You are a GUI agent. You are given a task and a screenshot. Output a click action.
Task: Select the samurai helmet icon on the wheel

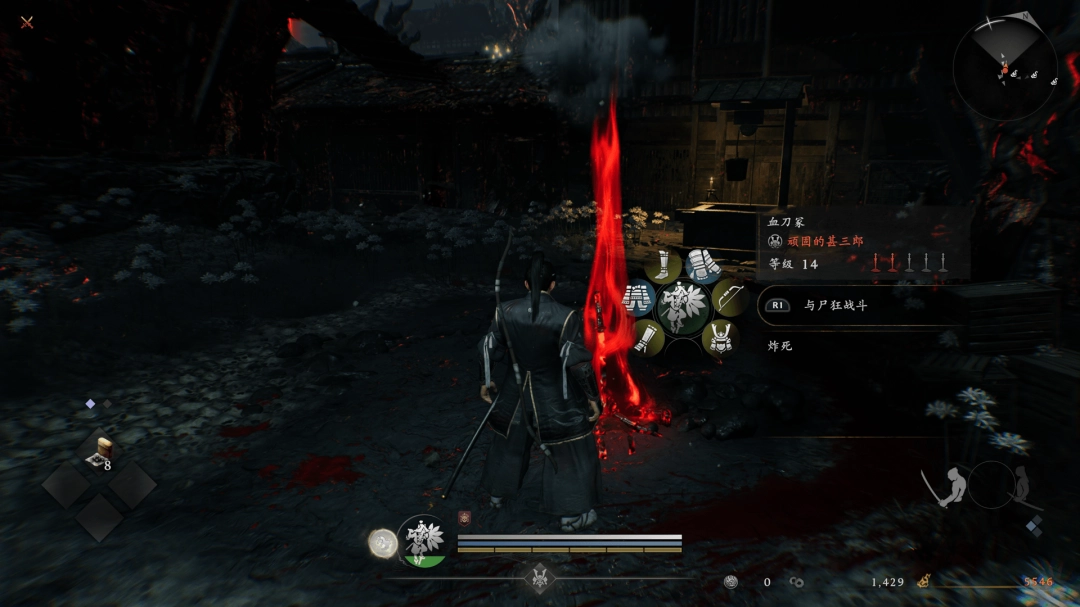tap(718, 339)
